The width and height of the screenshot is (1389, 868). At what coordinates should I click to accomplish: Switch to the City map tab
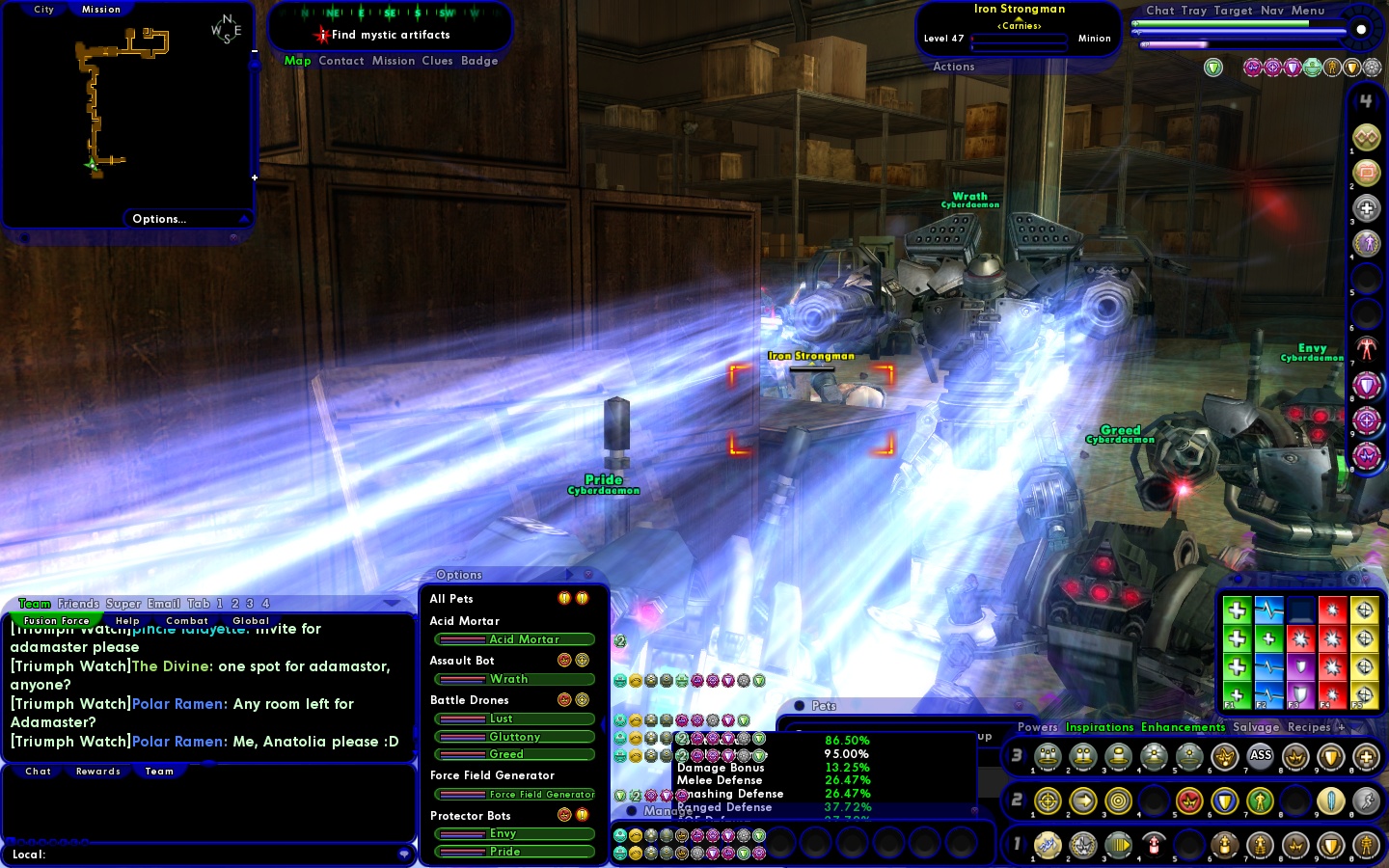pyautogui.click(x=44, y=10)
